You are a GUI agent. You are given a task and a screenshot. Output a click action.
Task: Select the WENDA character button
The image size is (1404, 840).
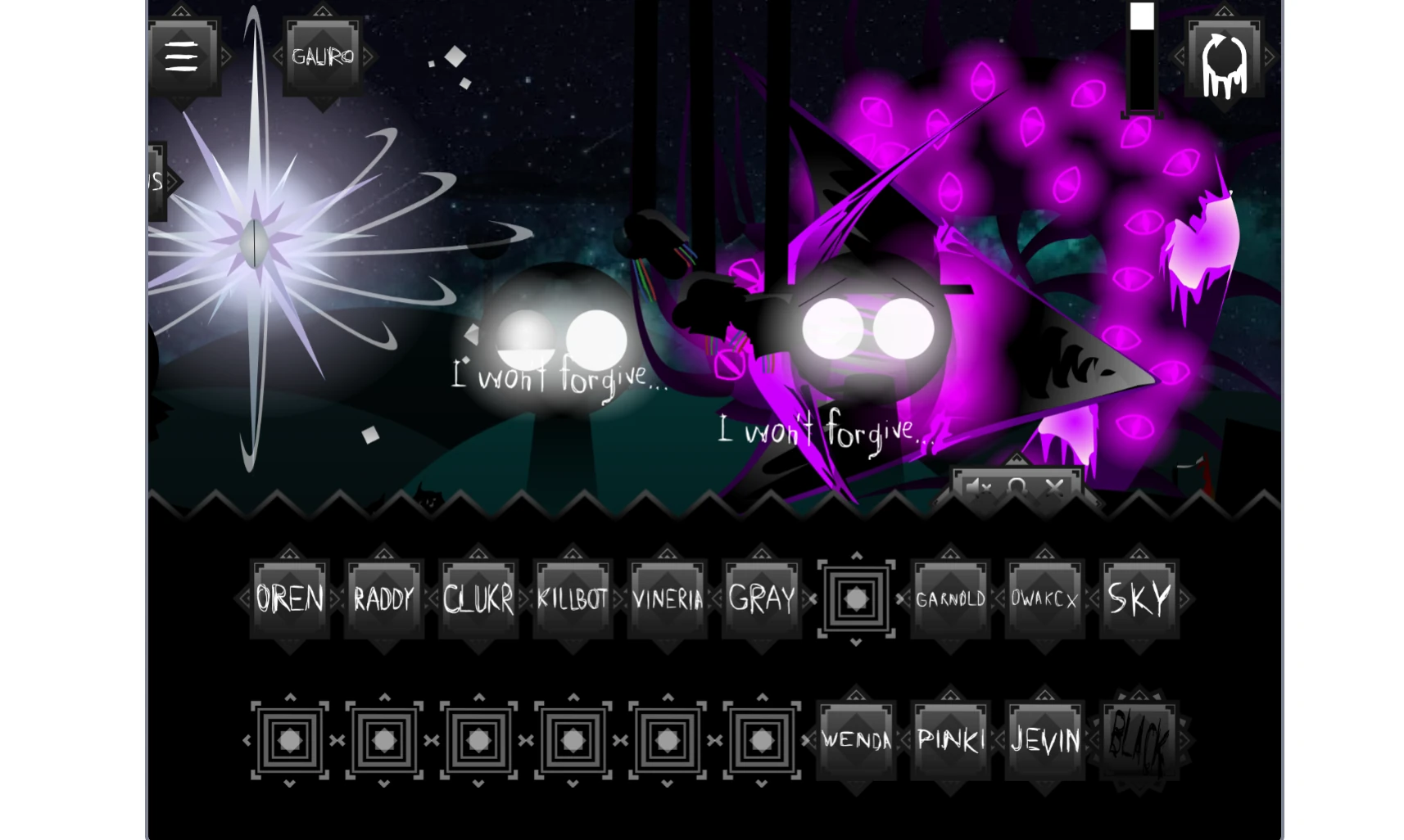click(x=855, y=739)
